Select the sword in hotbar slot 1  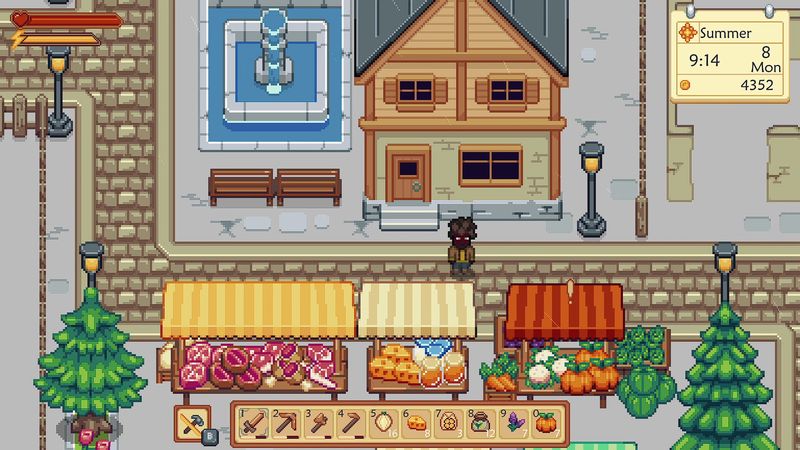(x=253, y=423)
